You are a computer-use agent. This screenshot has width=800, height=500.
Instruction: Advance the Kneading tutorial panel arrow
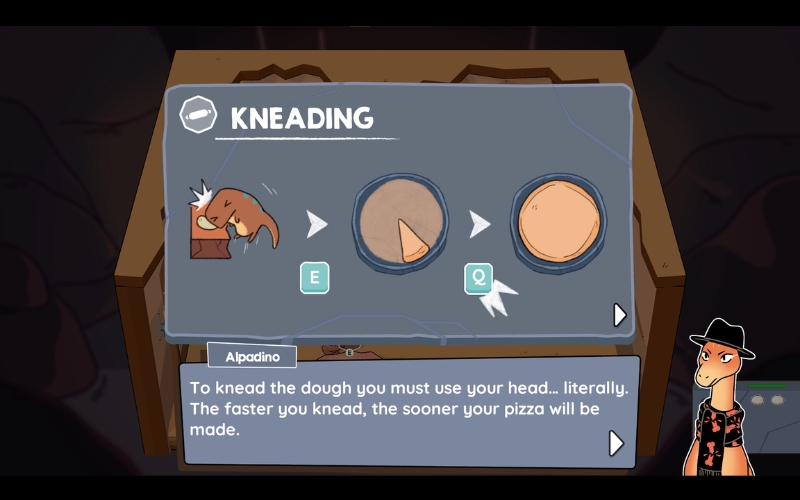[x=620, y=315]
